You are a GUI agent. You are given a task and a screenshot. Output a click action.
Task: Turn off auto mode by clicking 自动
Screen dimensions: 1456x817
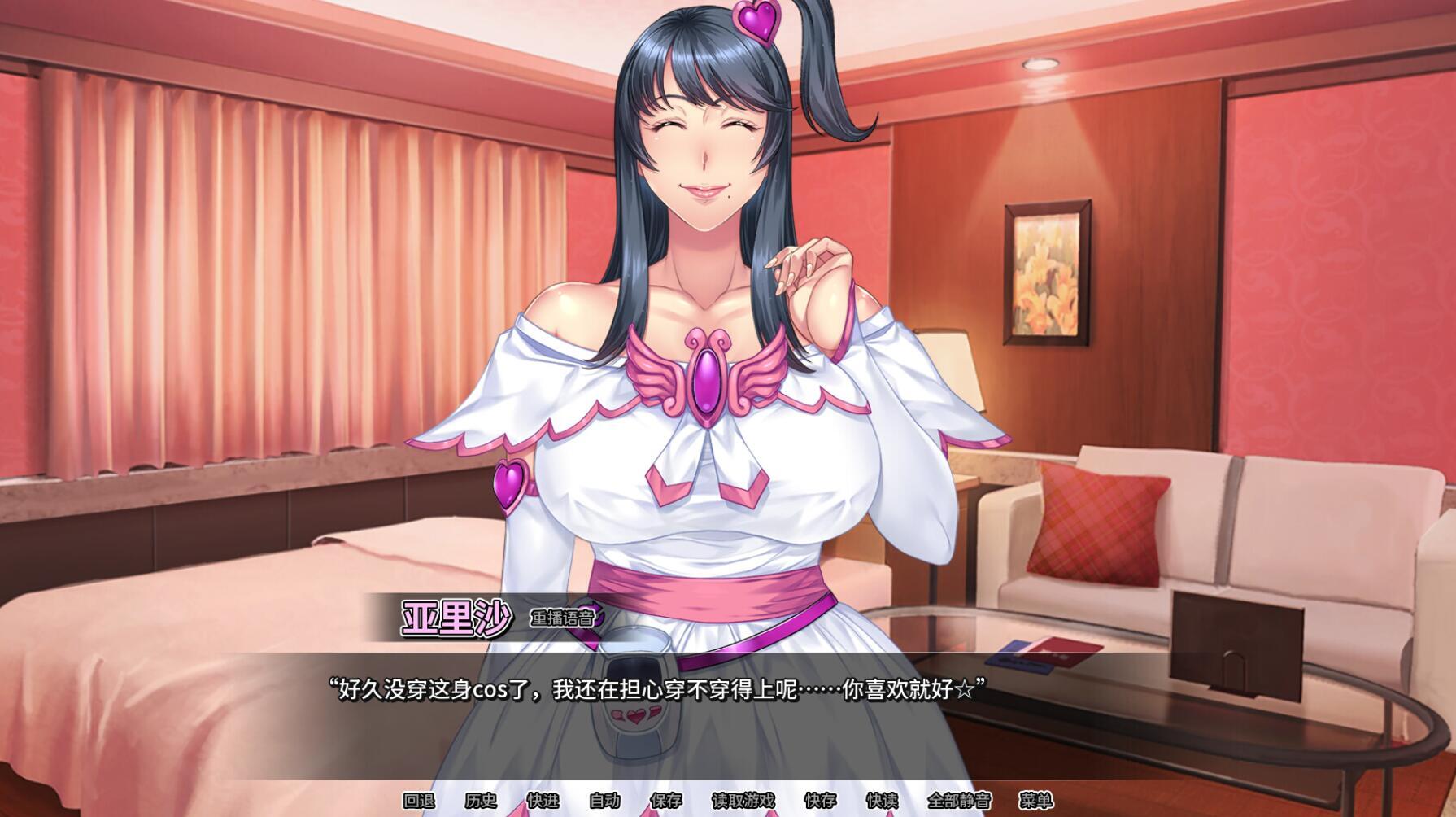coord(603,800)
